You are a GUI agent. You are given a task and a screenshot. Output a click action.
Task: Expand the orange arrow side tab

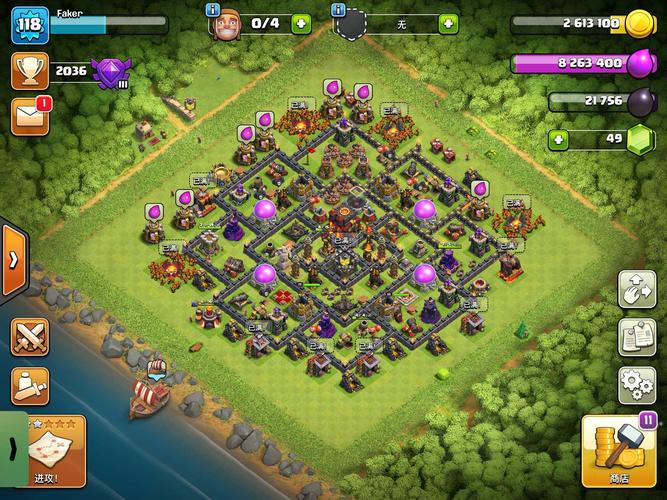pos(13,260)
